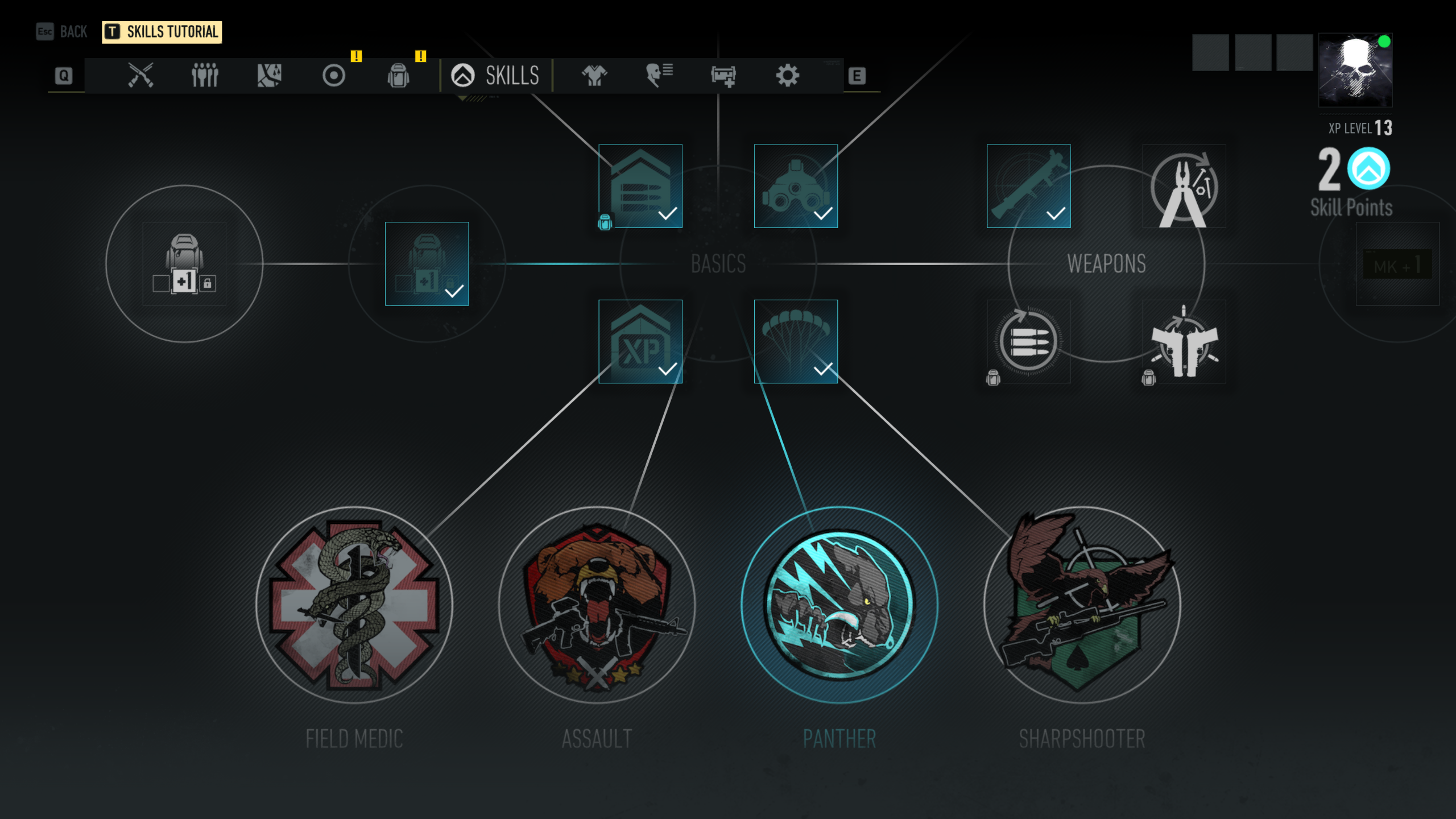Select the night vision goggles skill

coord(796,186)
